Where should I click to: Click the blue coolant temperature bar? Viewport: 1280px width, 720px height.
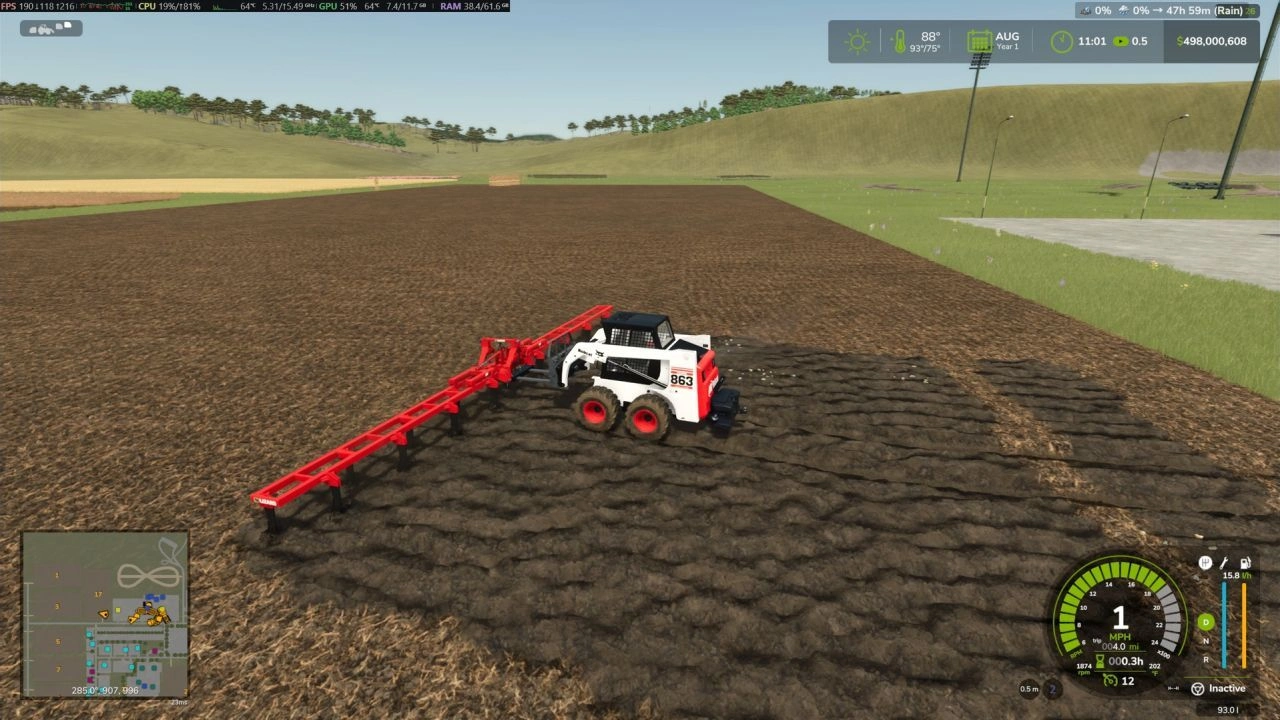tap(1224, 625)
